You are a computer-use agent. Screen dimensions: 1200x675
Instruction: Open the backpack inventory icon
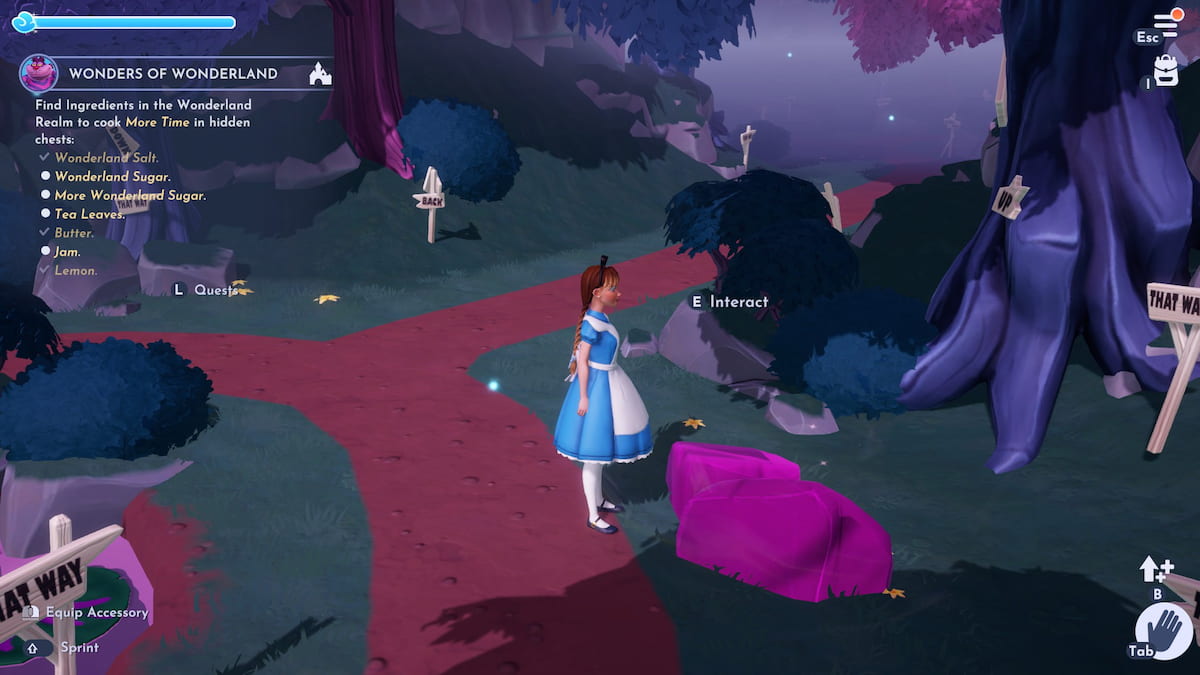[x=1166, y=70]
